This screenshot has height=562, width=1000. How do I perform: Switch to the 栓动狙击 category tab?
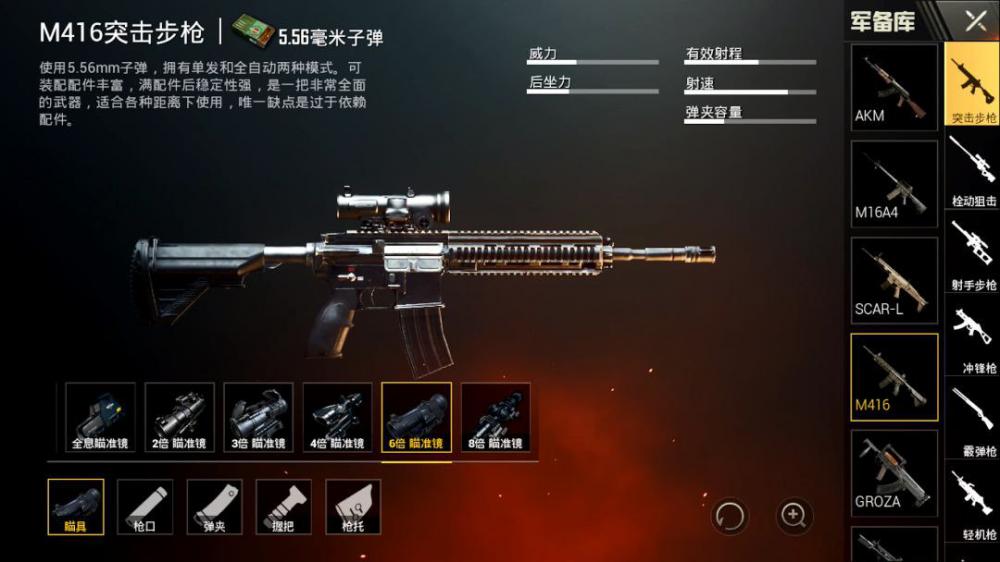click(x=973, y=170)
